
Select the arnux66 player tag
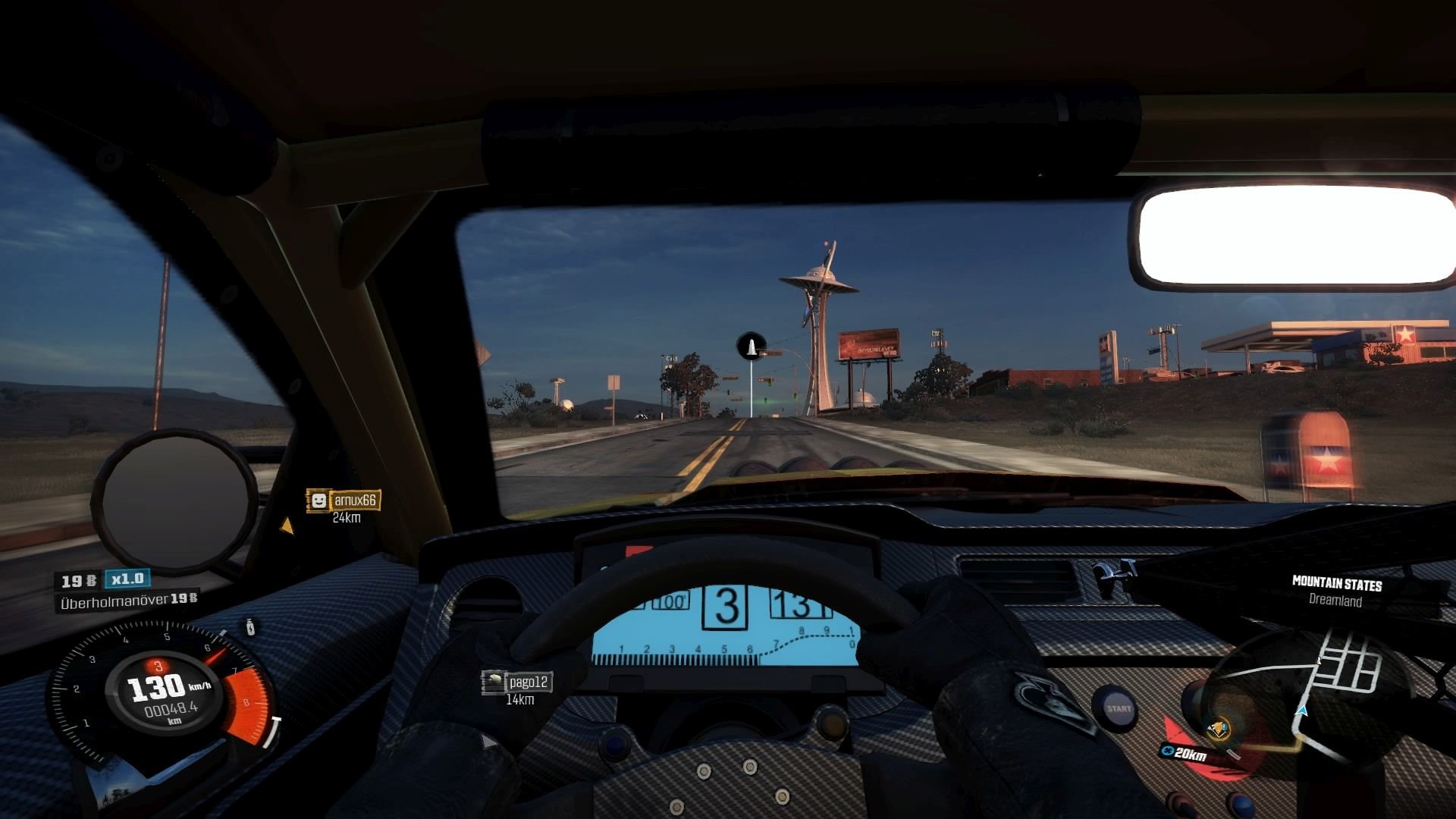tap(344, 500)
